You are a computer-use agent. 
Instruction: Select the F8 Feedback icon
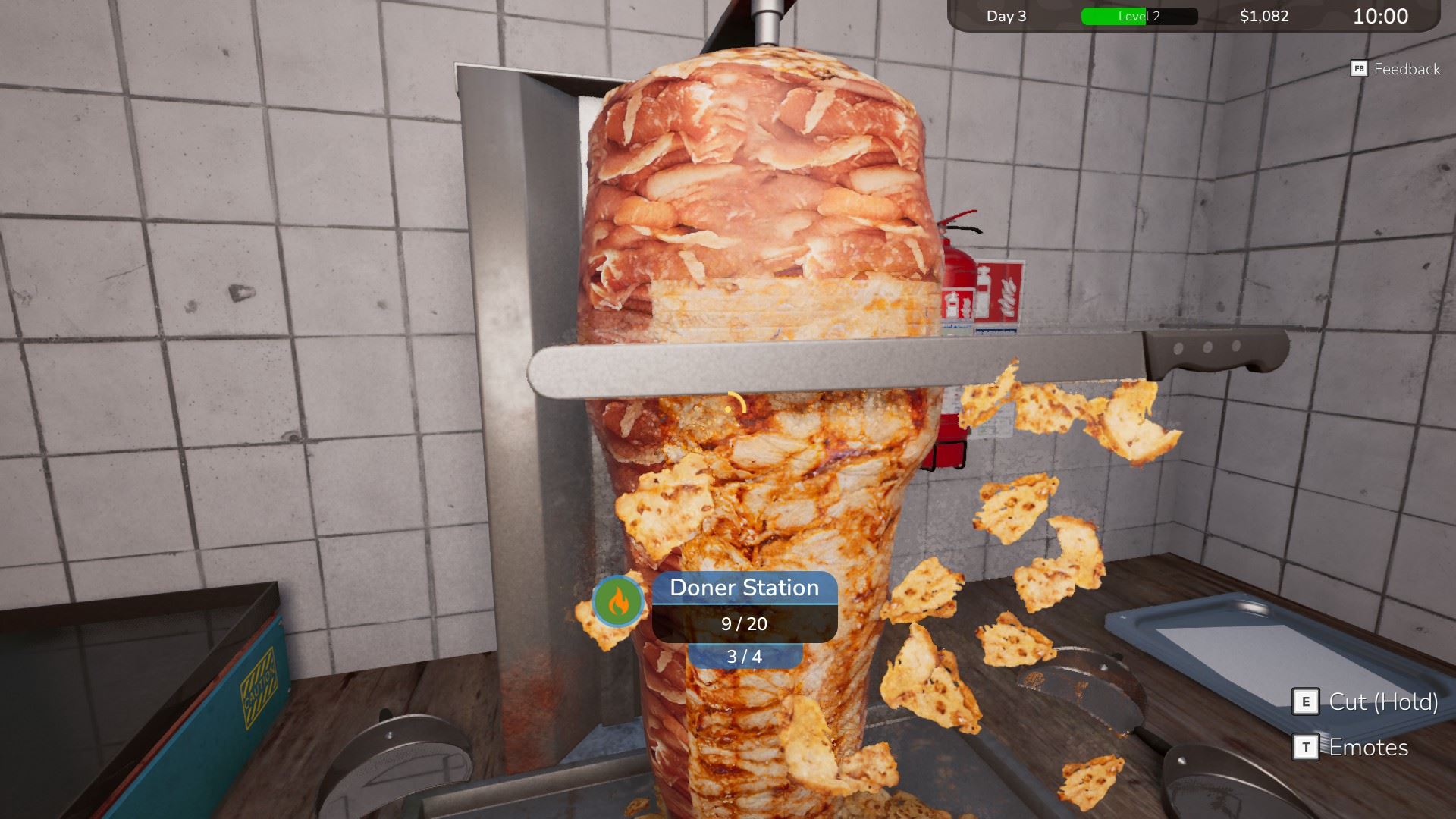[x=1360, y=69]
